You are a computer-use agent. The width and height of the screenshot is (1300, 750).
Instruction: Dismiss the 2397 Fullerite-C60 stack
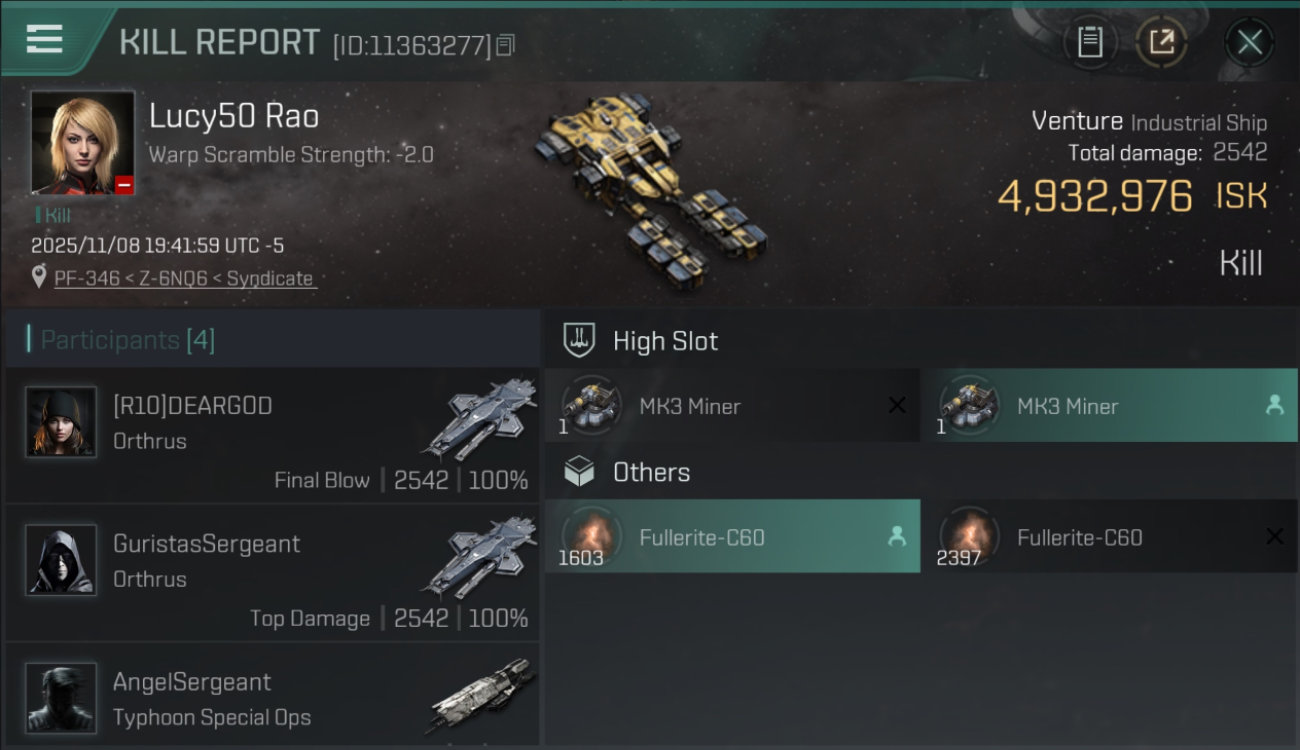pos(1276,536)
